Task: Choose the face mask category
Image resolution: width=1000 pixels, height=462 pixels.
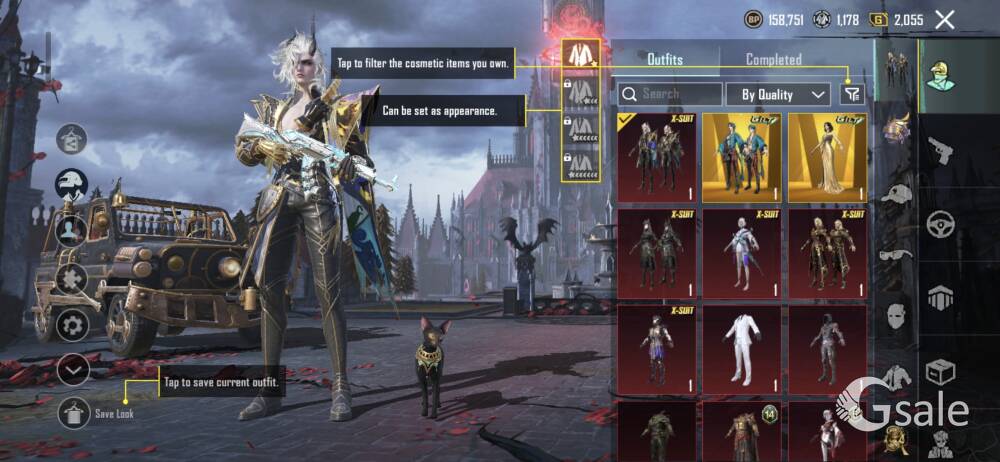Action: [897, 313]
